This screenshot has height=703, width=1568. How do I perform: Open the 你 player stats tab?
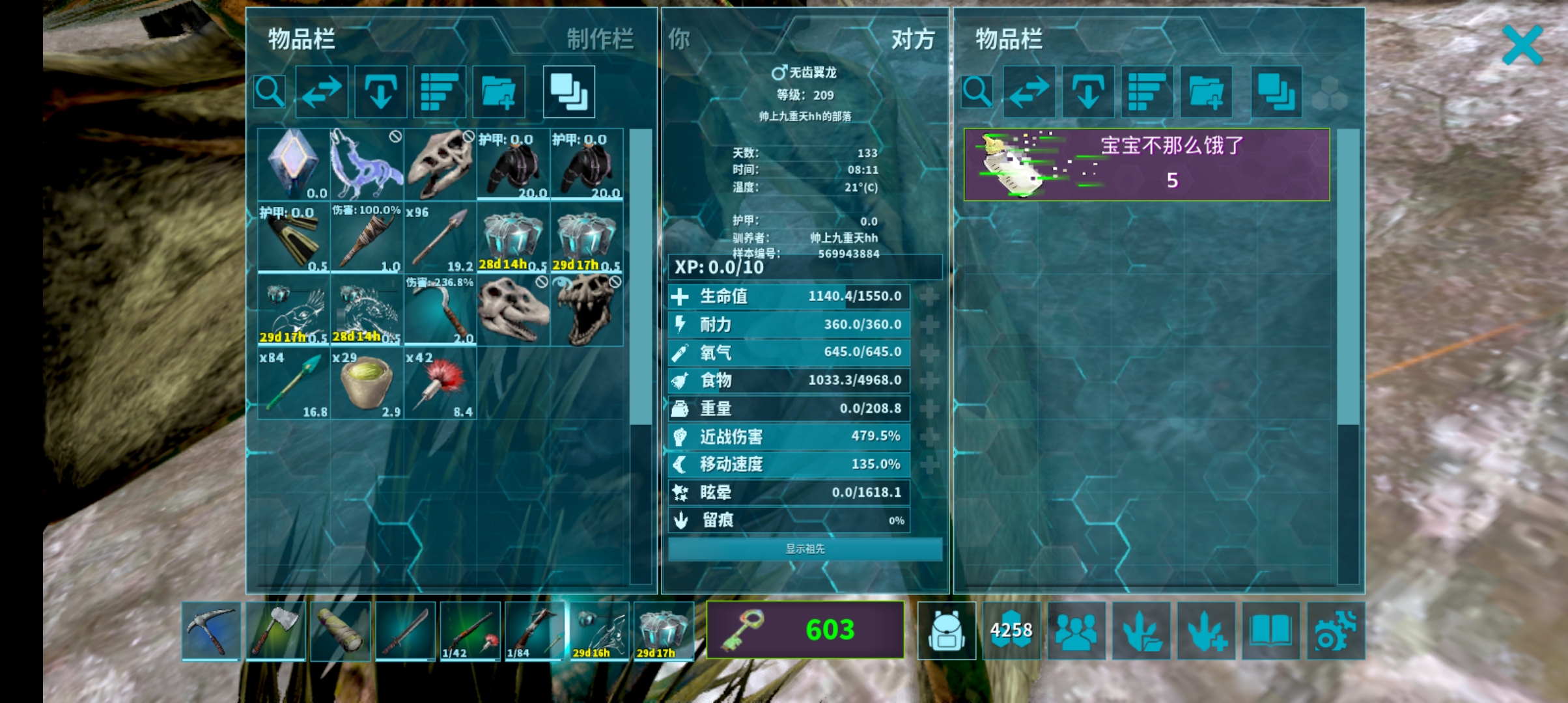pyautogui.click(x=679, y=40)
